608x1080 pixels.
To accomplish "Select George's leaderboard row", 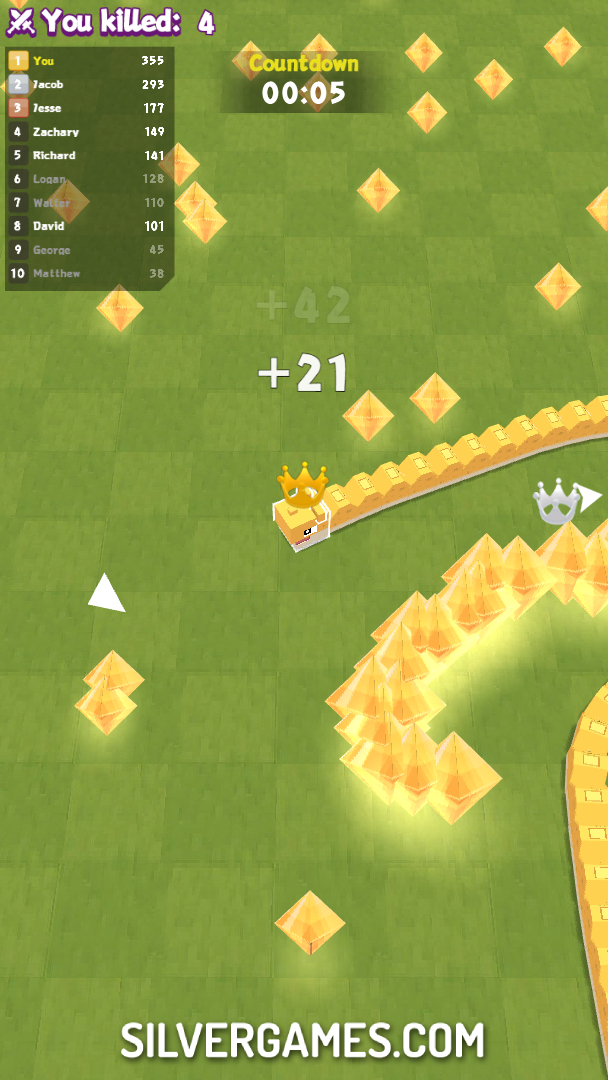I will coord(88,250).
